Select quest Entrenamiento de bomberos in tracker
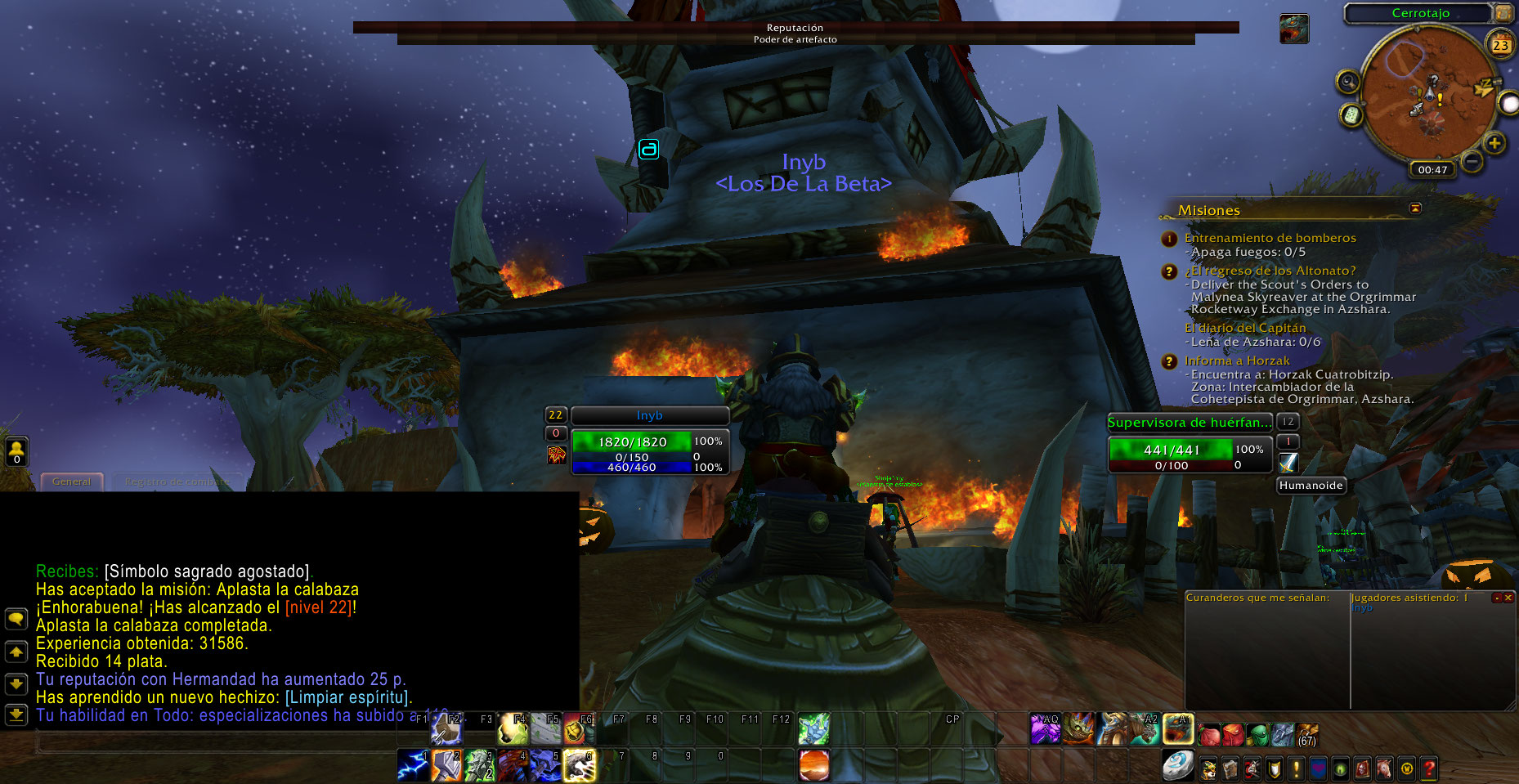Image resolution: width=1519 pixels, height=784 pixels. (x=1270, y=238)
